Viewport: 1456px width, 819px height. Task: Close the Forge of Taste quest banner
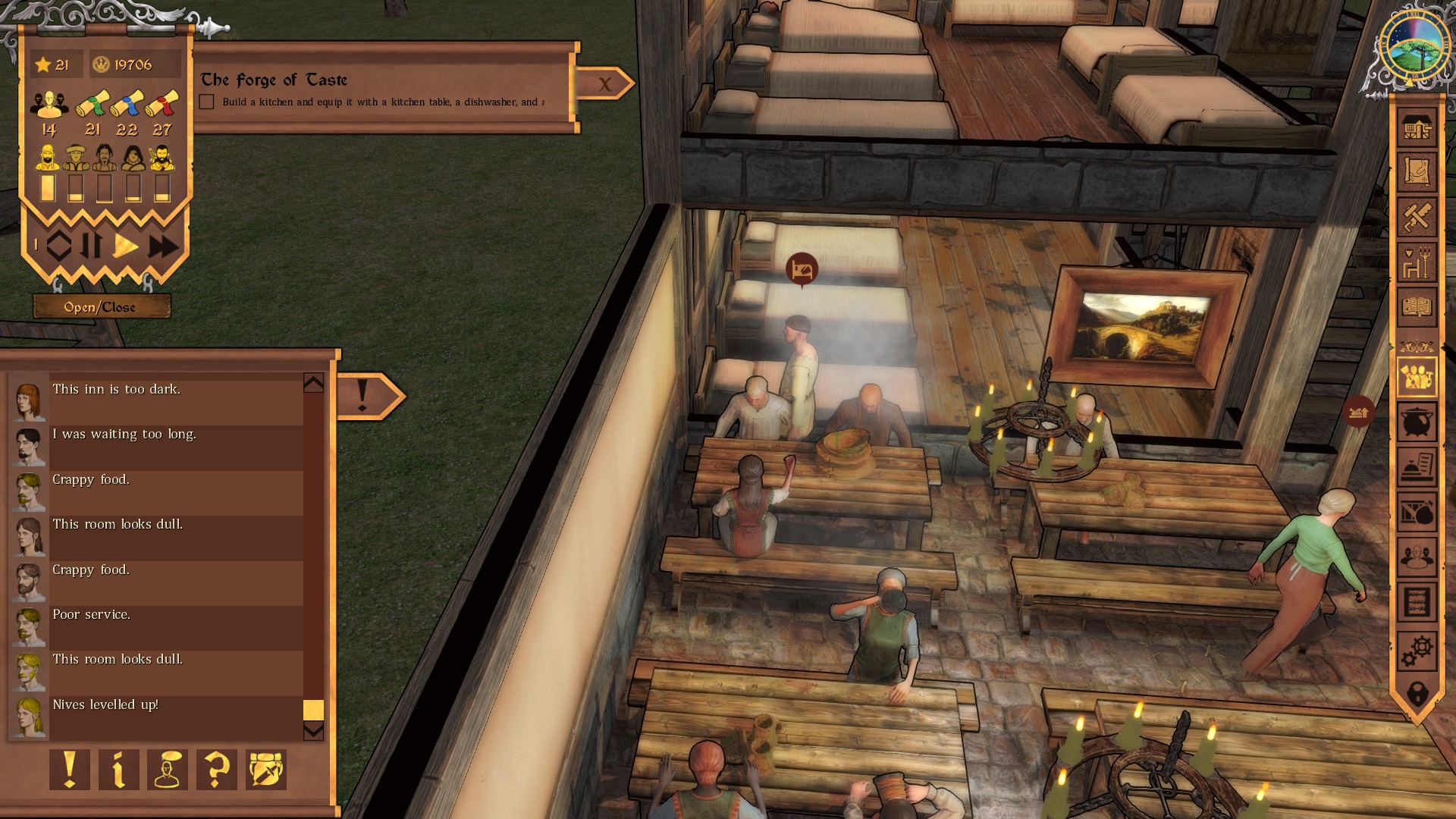604,84
